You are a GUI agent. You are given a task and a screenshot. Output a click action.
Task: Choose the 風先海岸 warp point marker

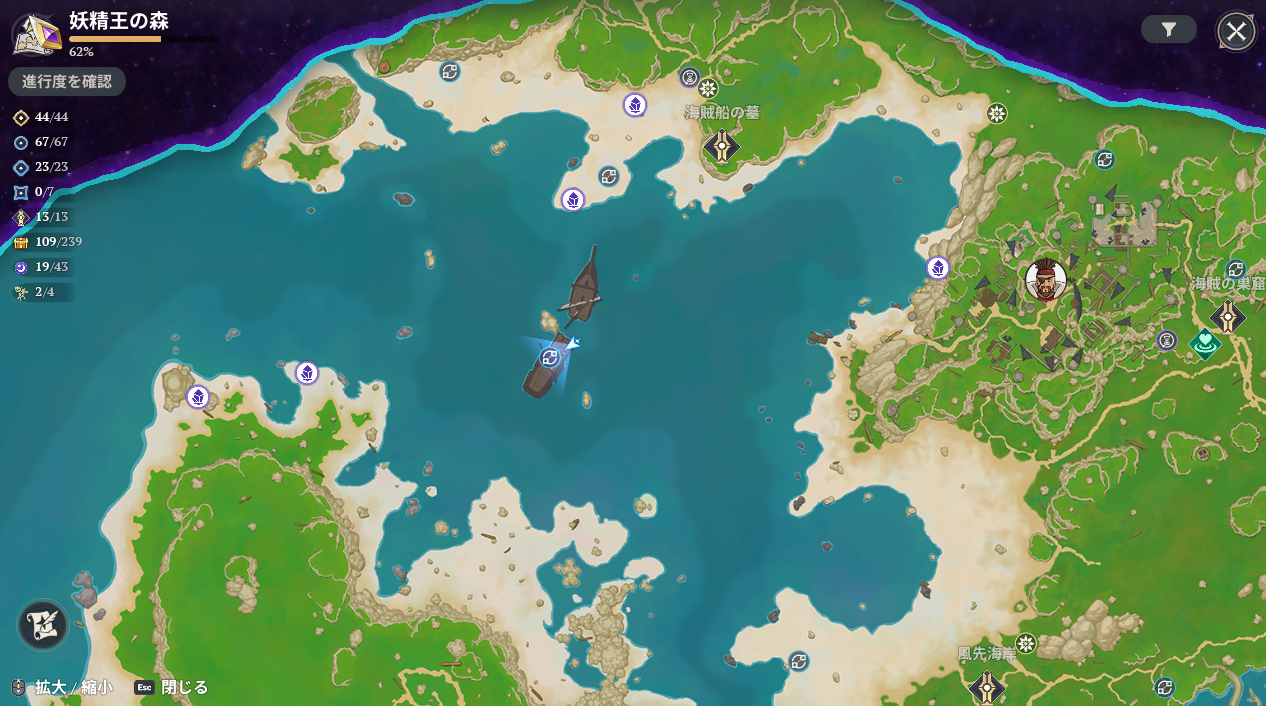987,687
